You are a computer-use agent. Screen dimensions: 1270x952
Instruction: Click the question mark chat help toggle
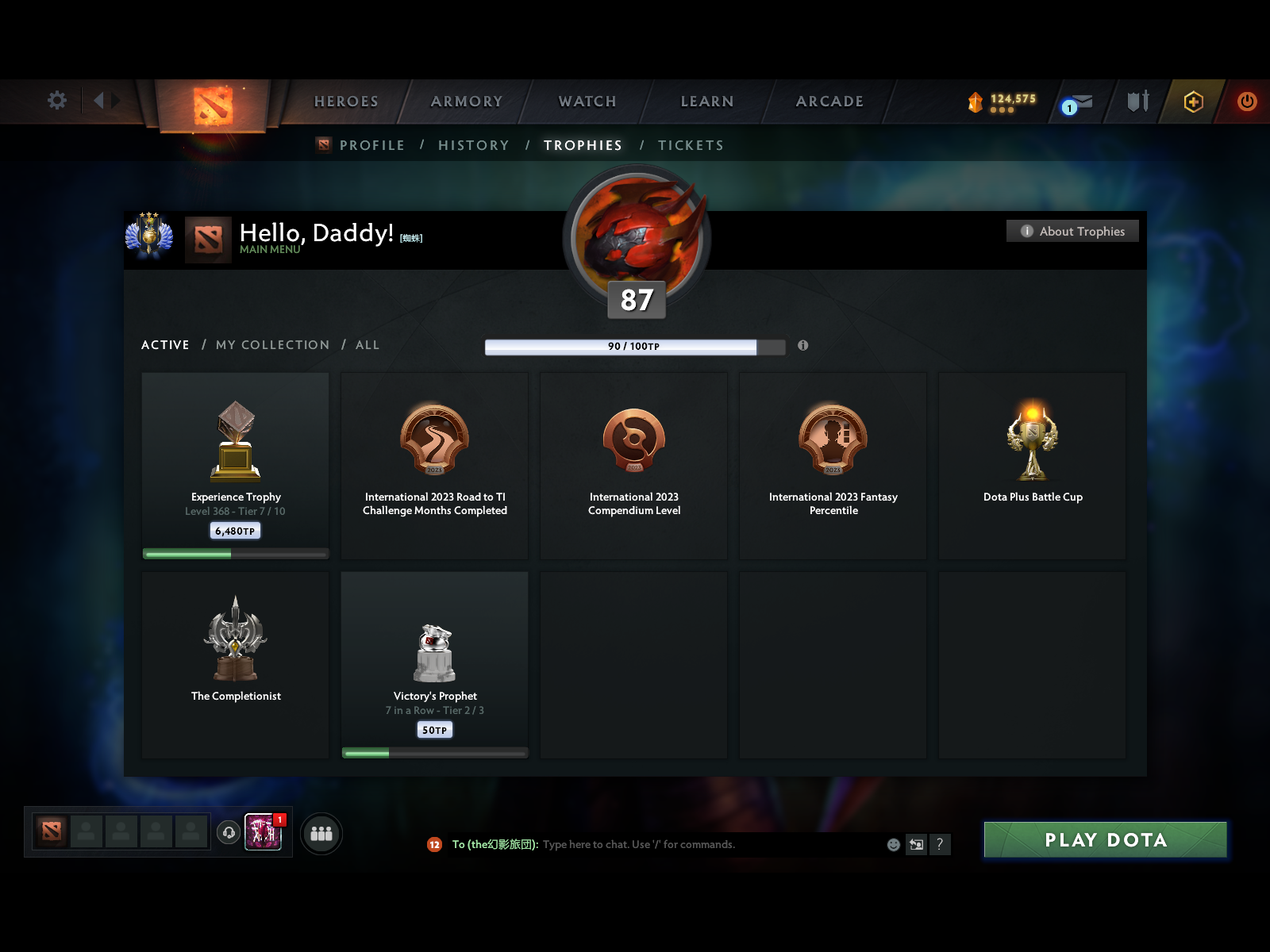(x=941, y=844)
